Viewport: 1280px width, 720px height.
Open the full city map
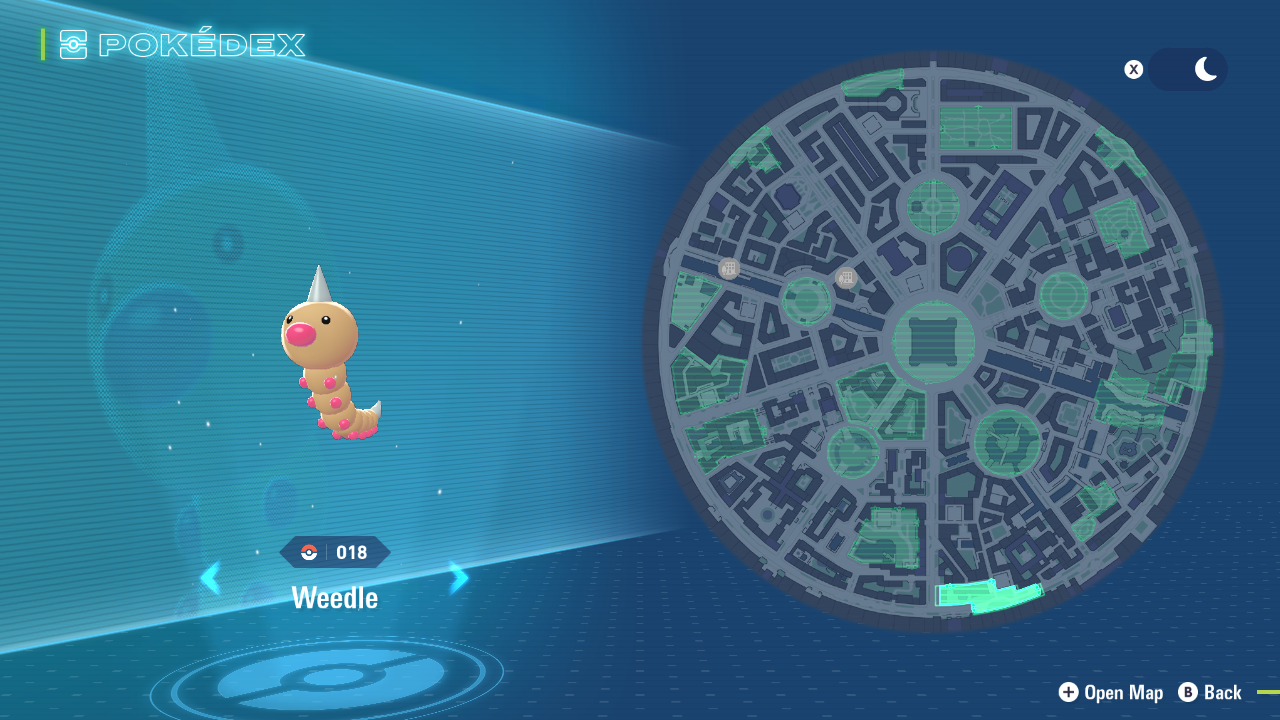click(1110, 692)
